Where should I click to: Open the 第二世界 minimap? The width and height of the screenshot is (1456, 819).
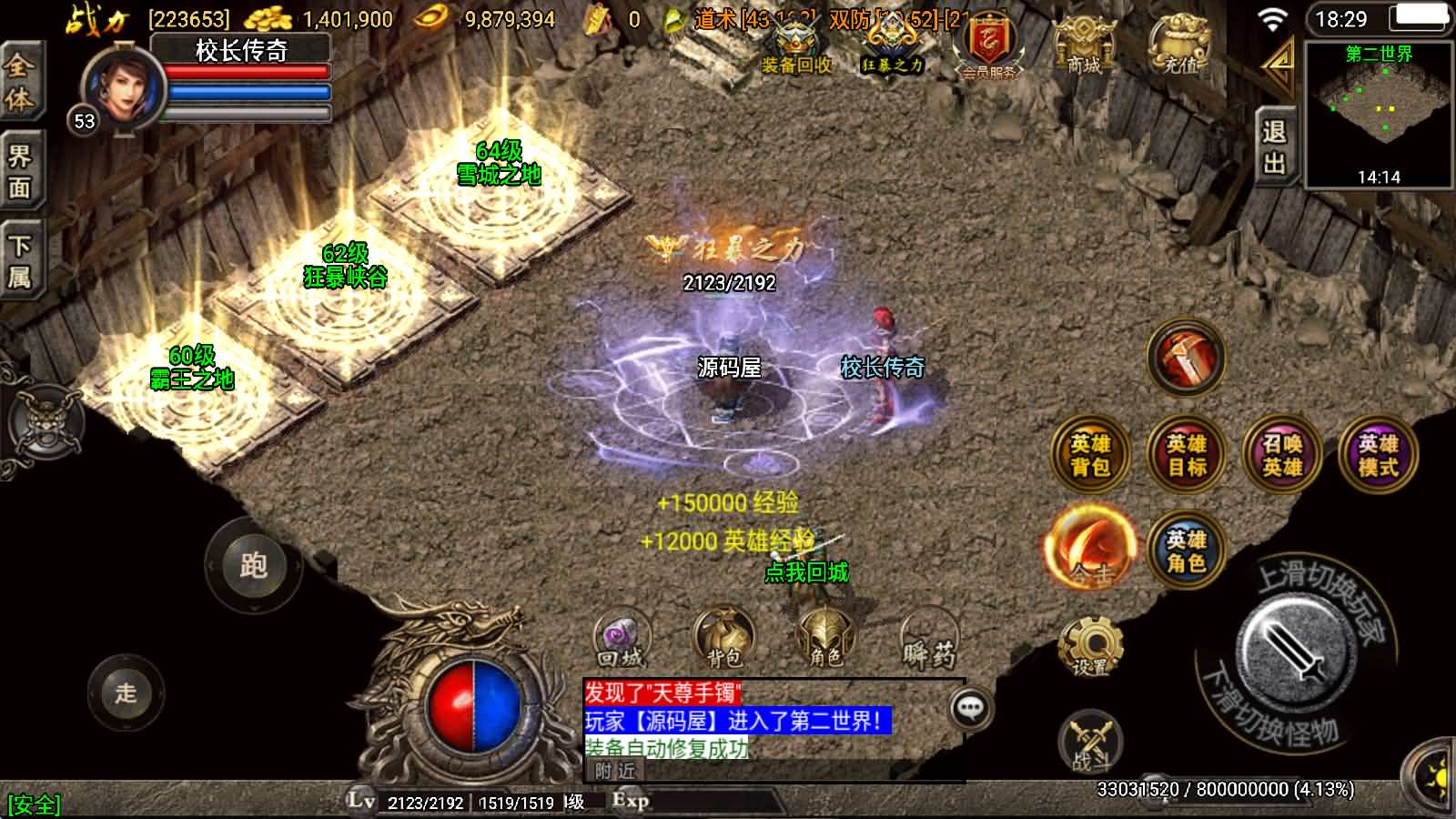tap(1378, 114)
